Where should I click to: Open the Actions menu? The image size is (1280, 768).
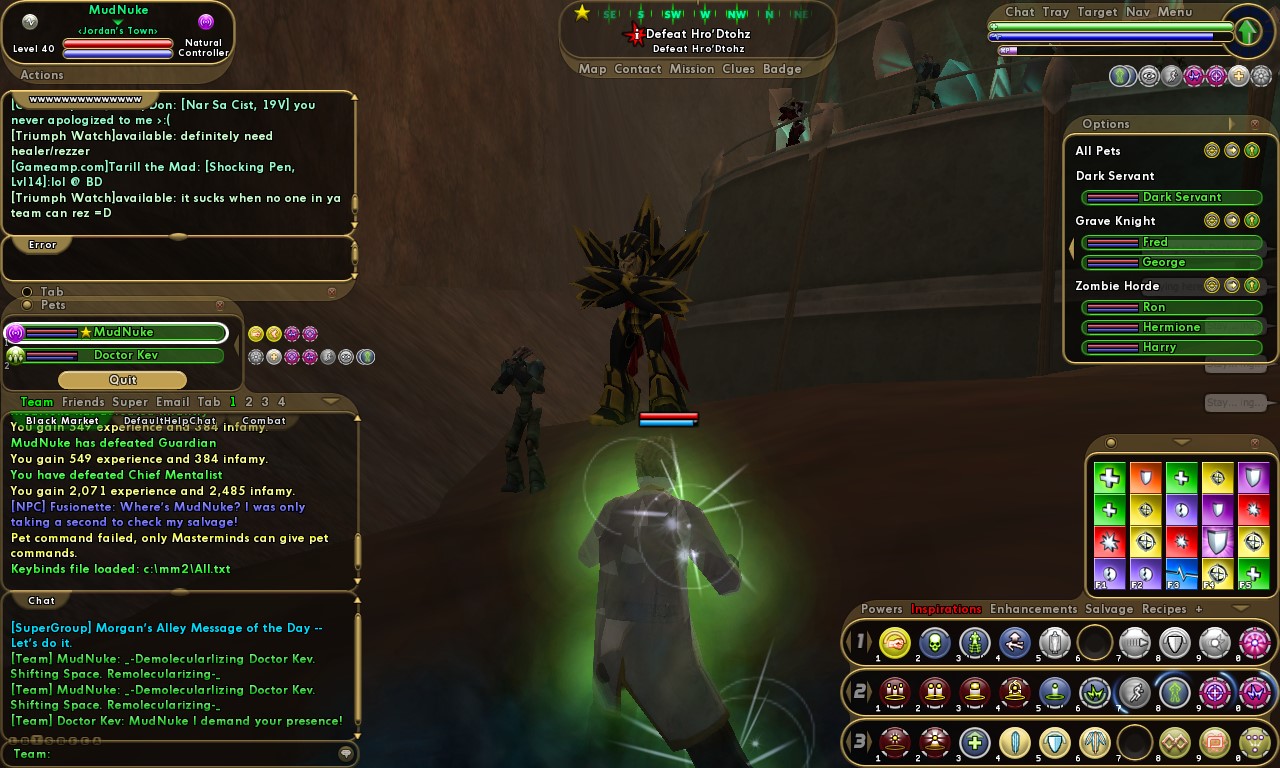[x=42, y=75]
